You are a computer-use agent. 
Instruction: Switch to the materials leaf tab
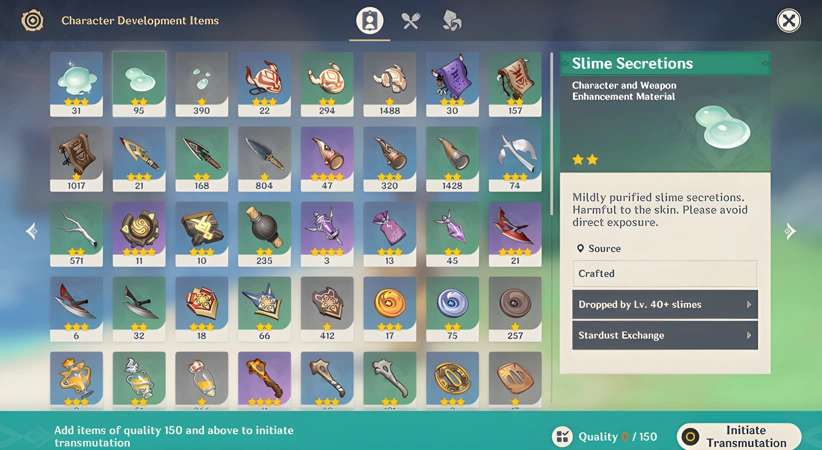click(x=452, y=21)
